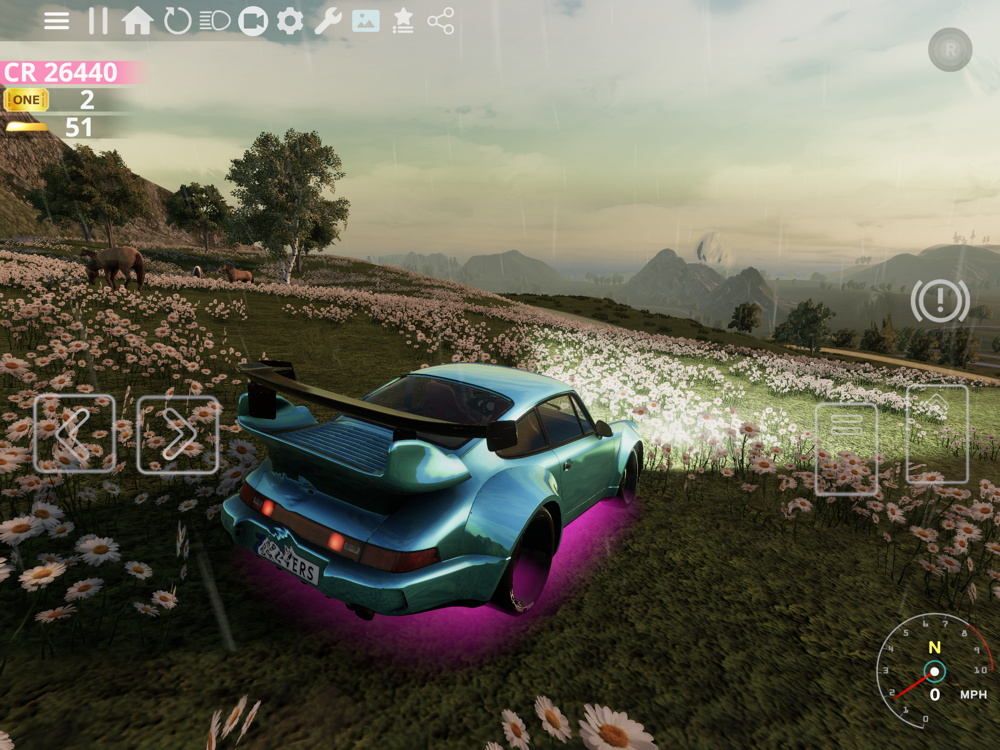Step on the gas pedal
Image resolution: width=1000 pixels, height=750 pixels.
tap(937, 434)
